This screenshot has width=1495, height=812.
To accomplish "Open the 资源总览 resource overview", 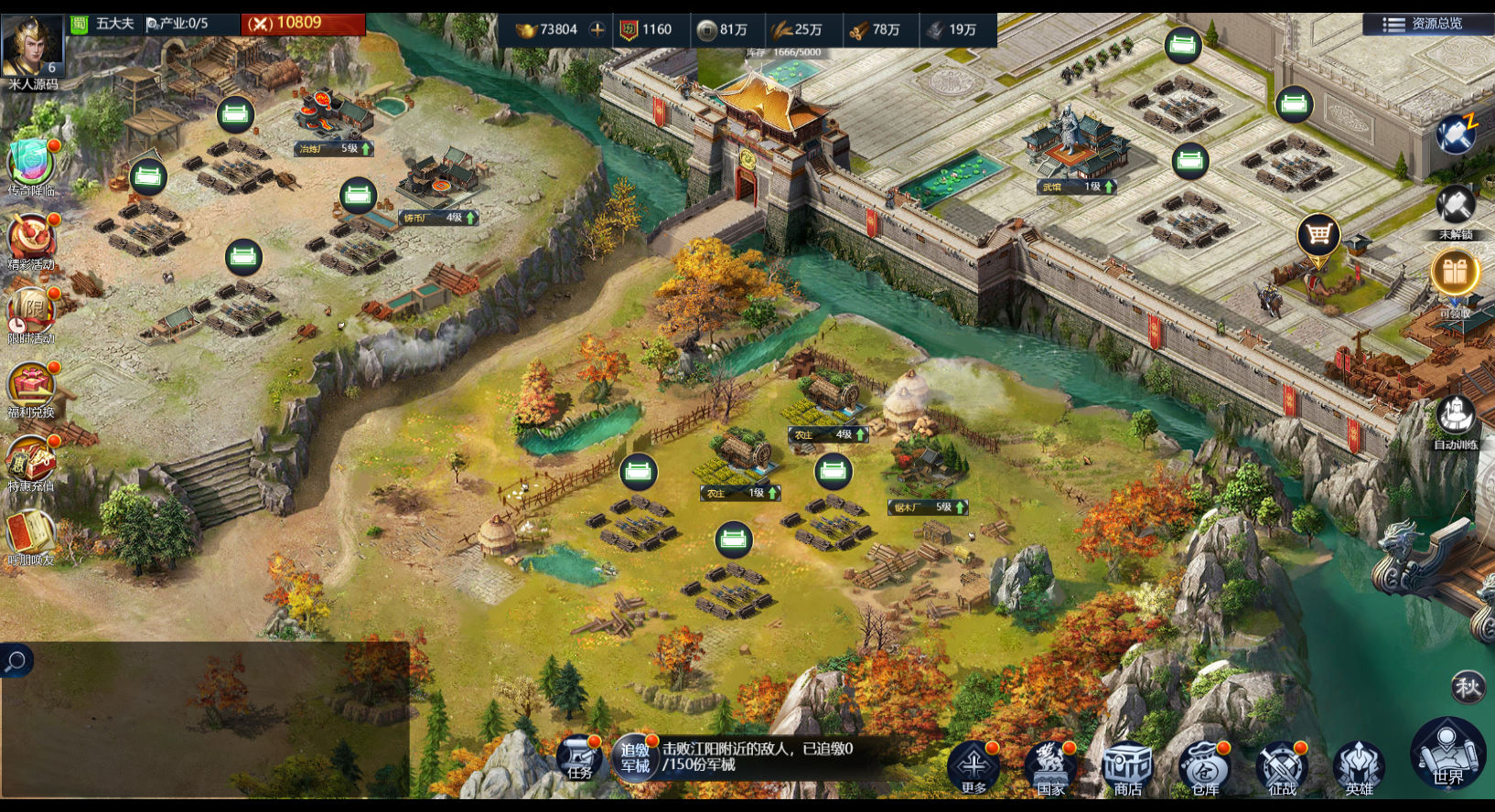I will pos(1425,24).
